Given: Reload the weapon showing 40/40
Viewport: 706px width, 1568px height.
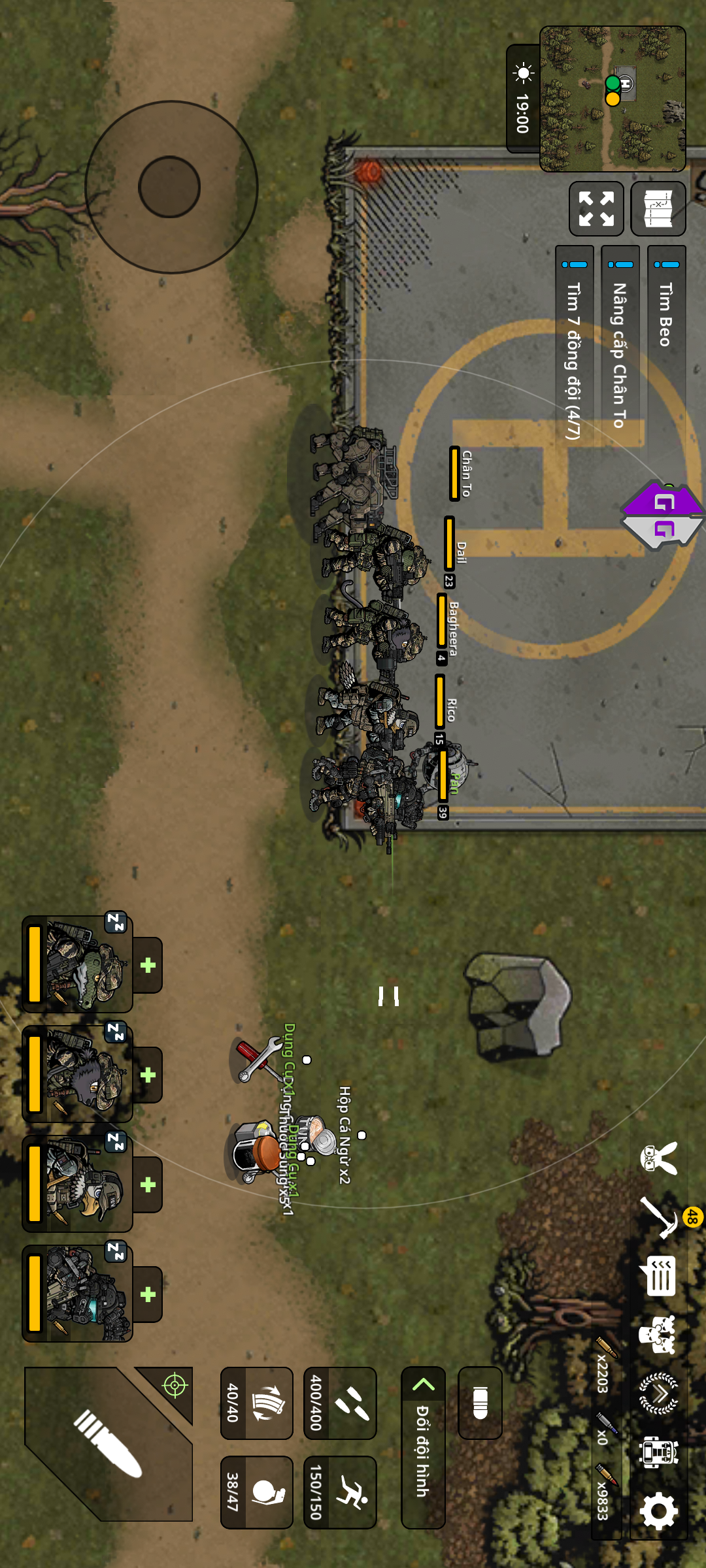Looking at the screenshot, I should coord(256,1403).
